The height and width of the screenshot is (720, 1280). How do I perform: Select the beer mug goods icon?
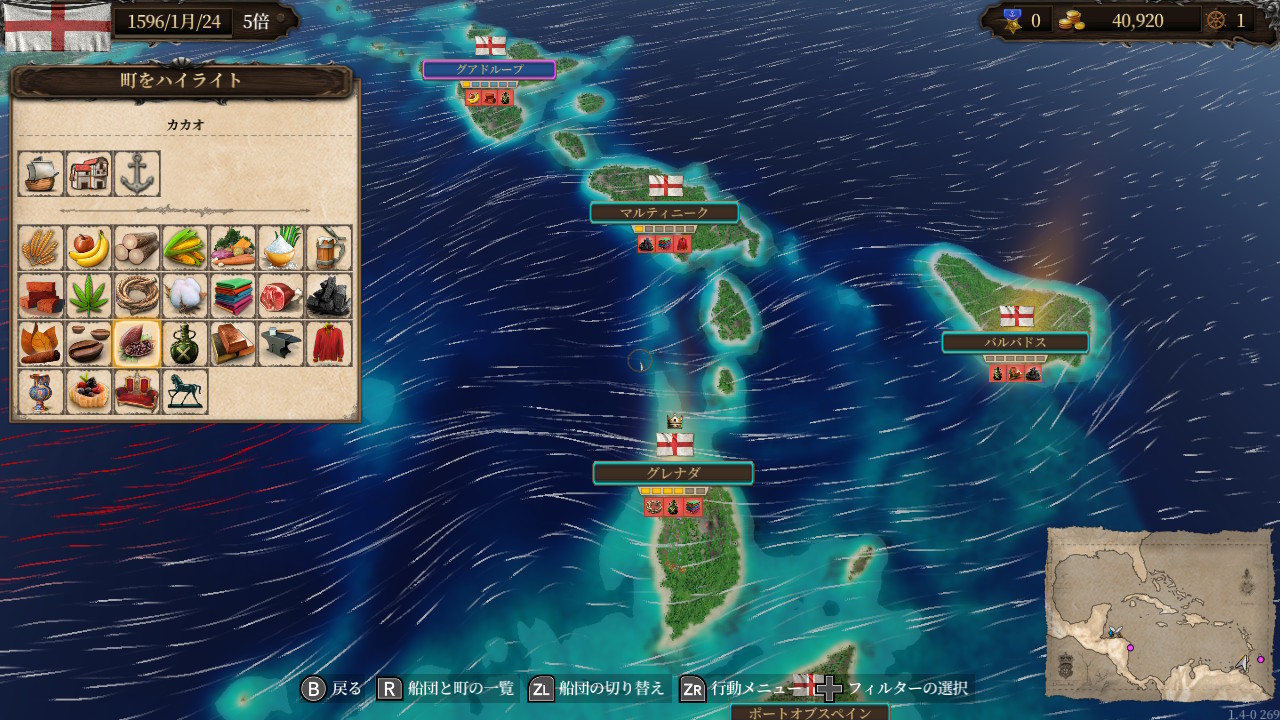pos(329,247)
